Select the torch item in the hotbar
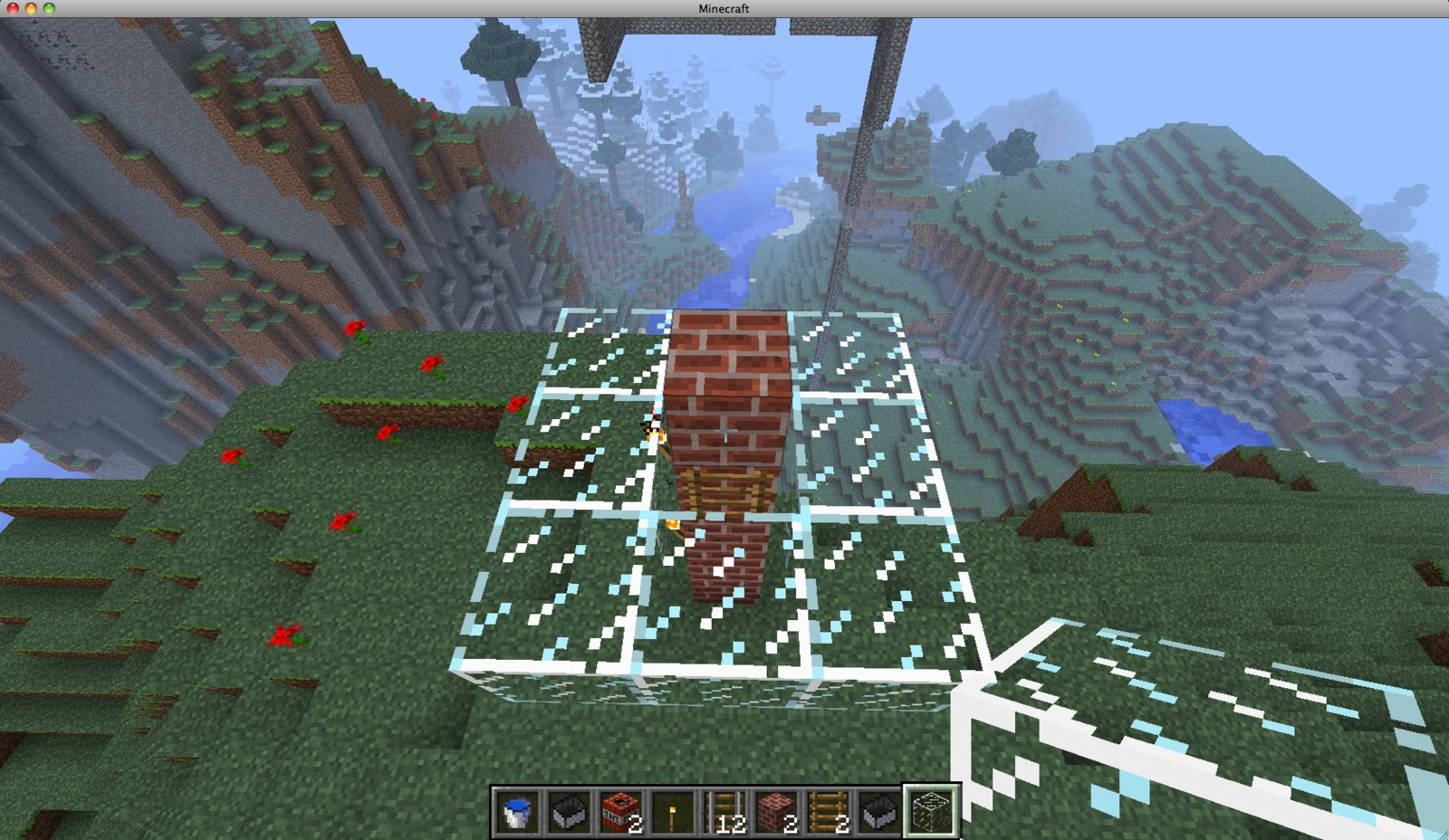 (671, 812)
